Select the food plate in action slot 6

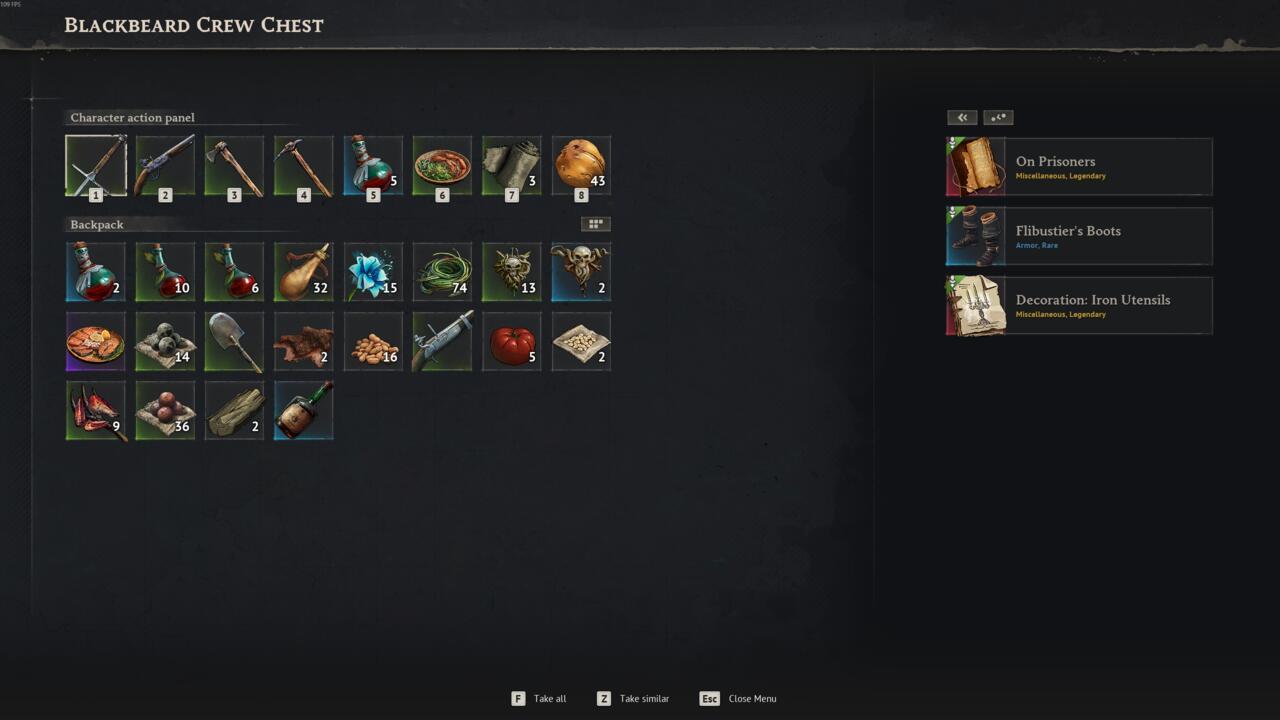(442, 166)
